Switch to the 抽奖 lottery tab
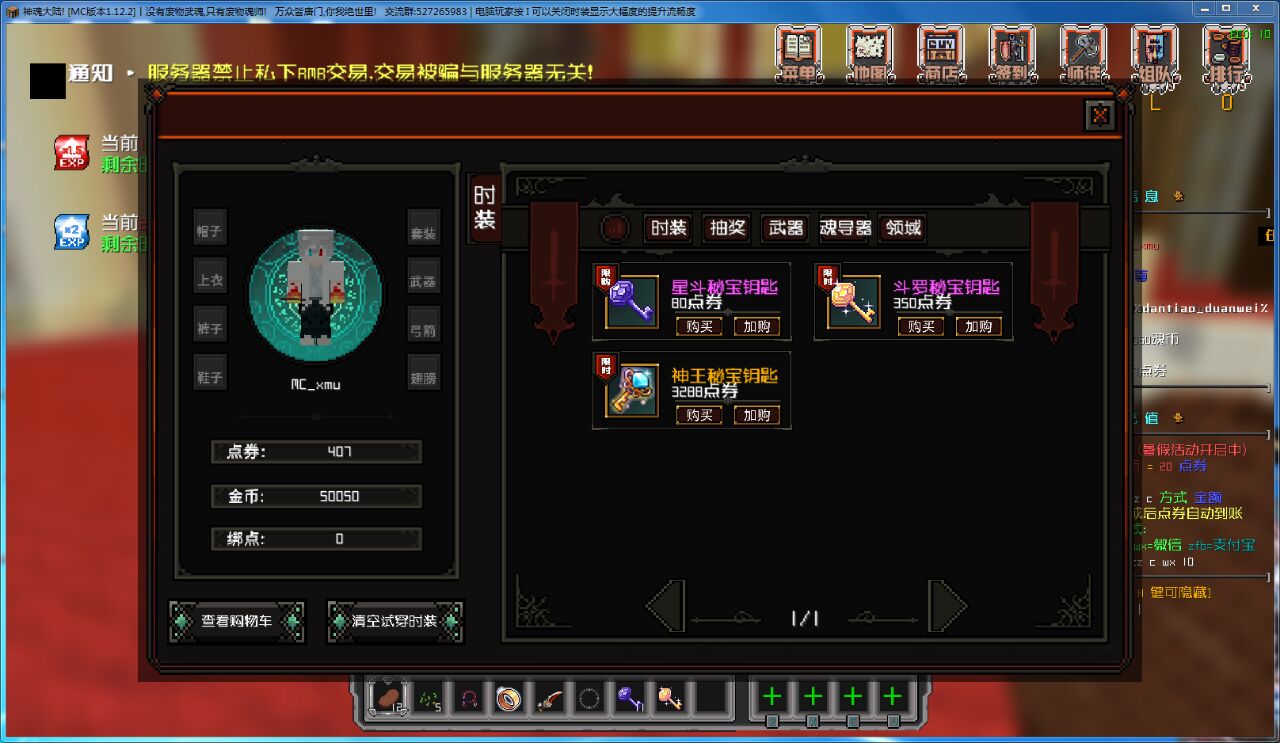The image size is (1280, 743). click(x=726, y=228)
